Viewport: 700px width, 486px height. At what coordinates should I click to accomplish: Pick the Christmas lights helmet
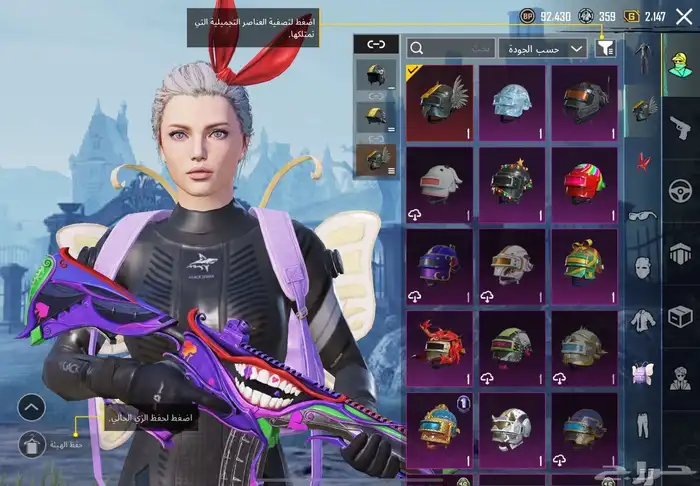pyautogui.click(x=511, y=184)
